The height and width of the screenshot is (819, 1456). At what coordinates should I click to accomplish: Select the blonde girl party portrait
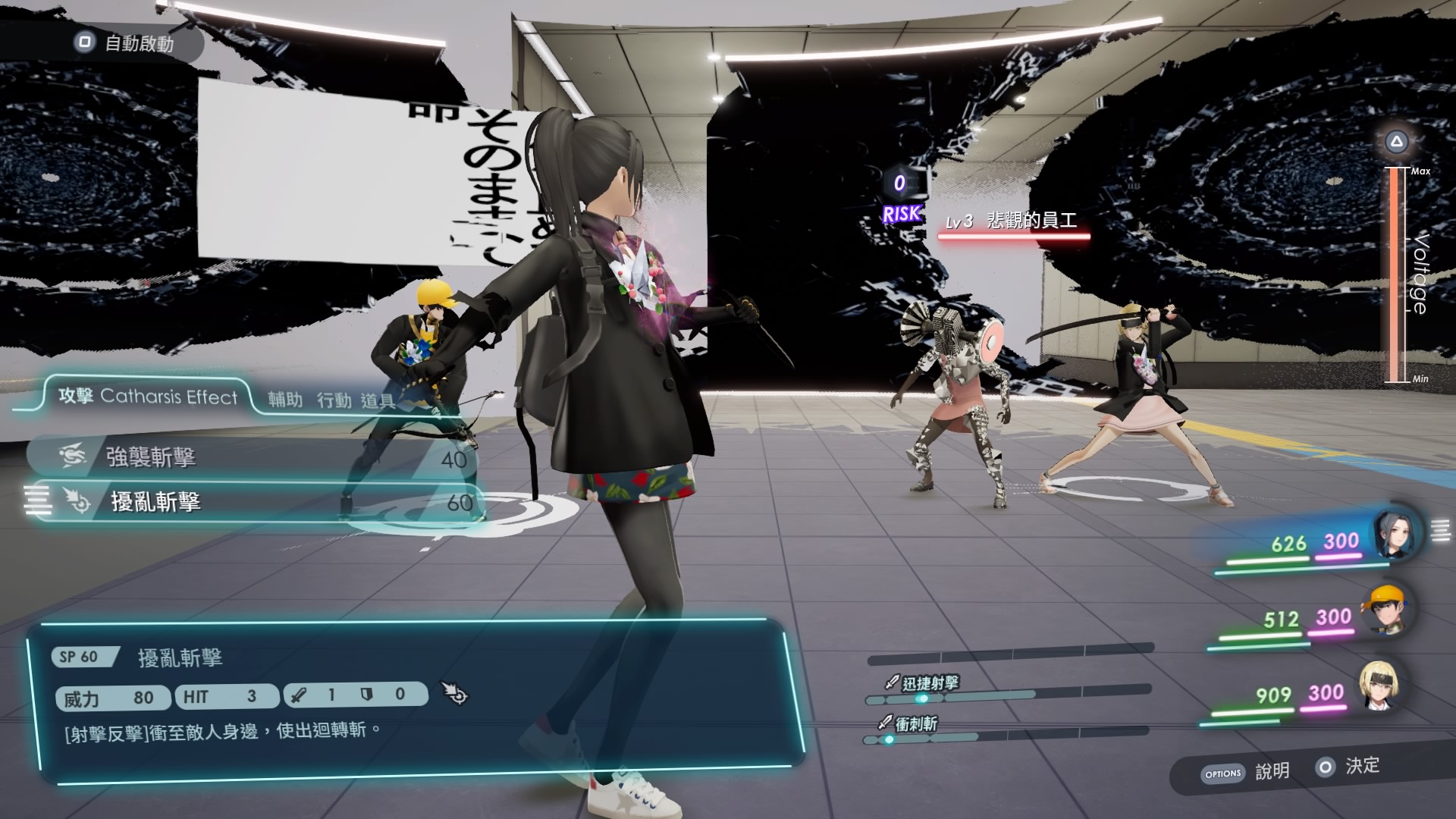(1378, 686)
